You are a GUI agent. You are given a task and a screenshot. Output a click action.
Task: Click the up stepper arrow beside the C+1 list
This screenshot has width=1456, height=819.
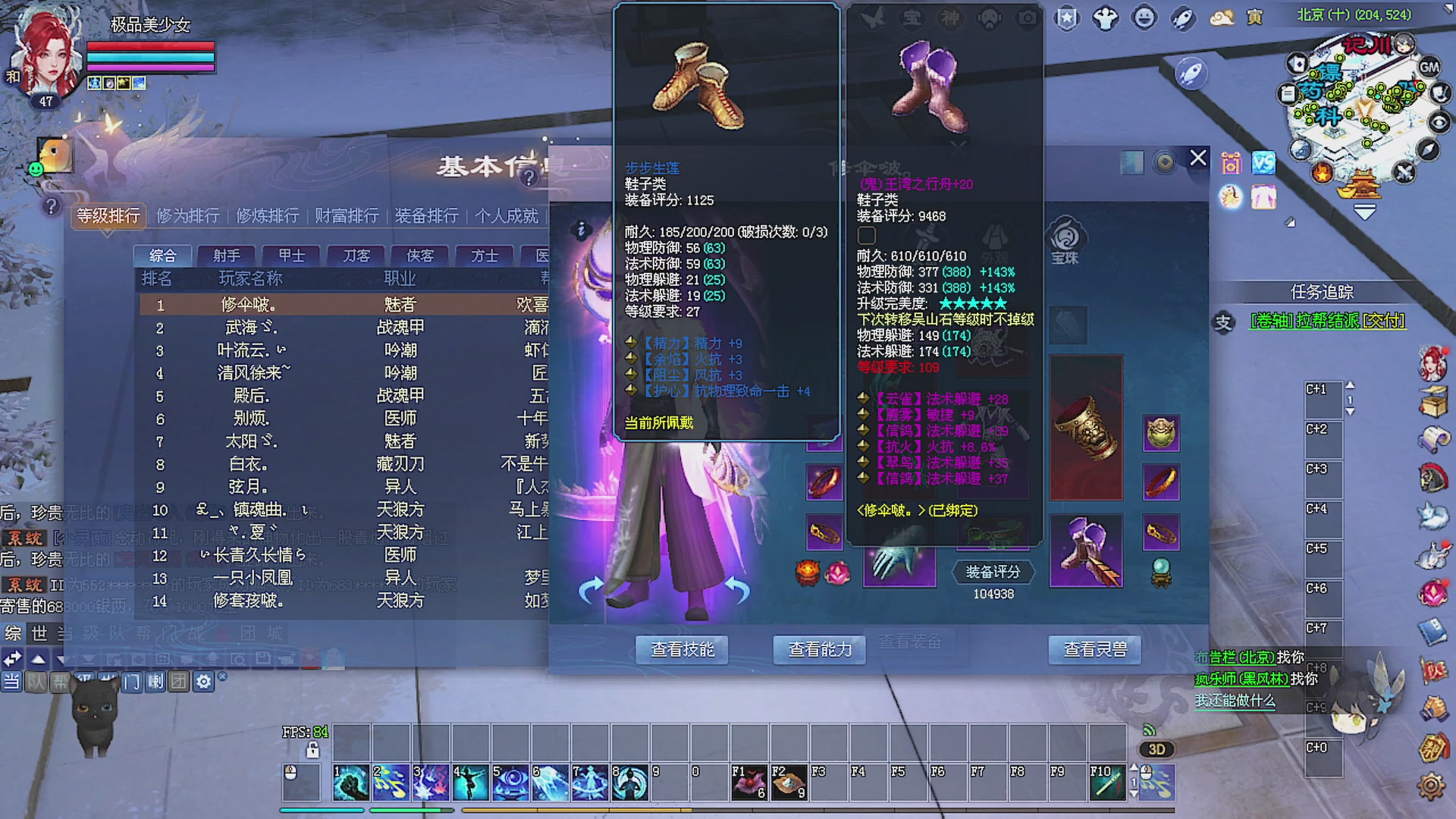coord(1350,385)
